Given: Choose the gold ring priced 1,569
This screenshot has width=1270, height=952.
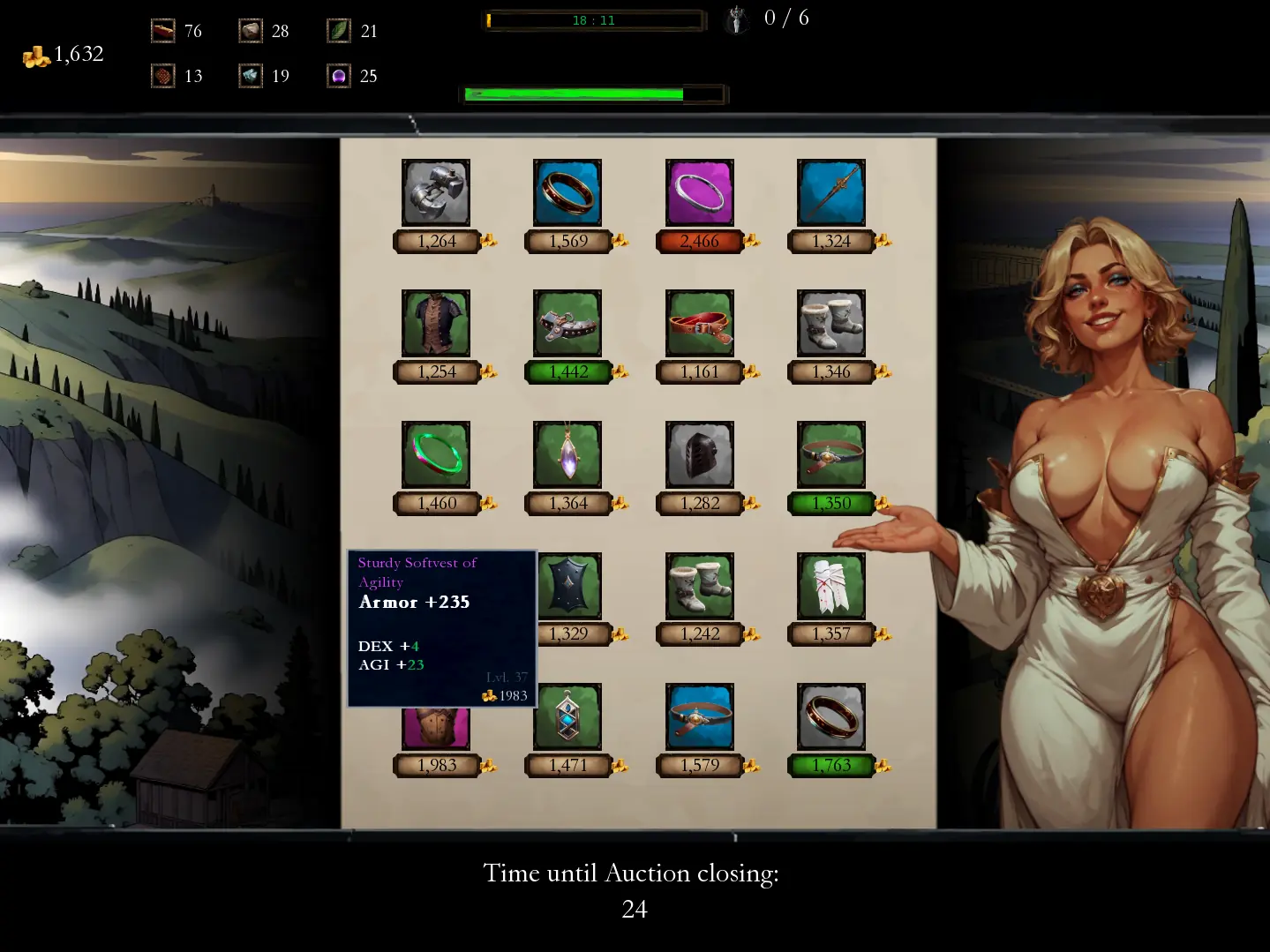Looking at the screenshot, I should click(x=567, y=192).
